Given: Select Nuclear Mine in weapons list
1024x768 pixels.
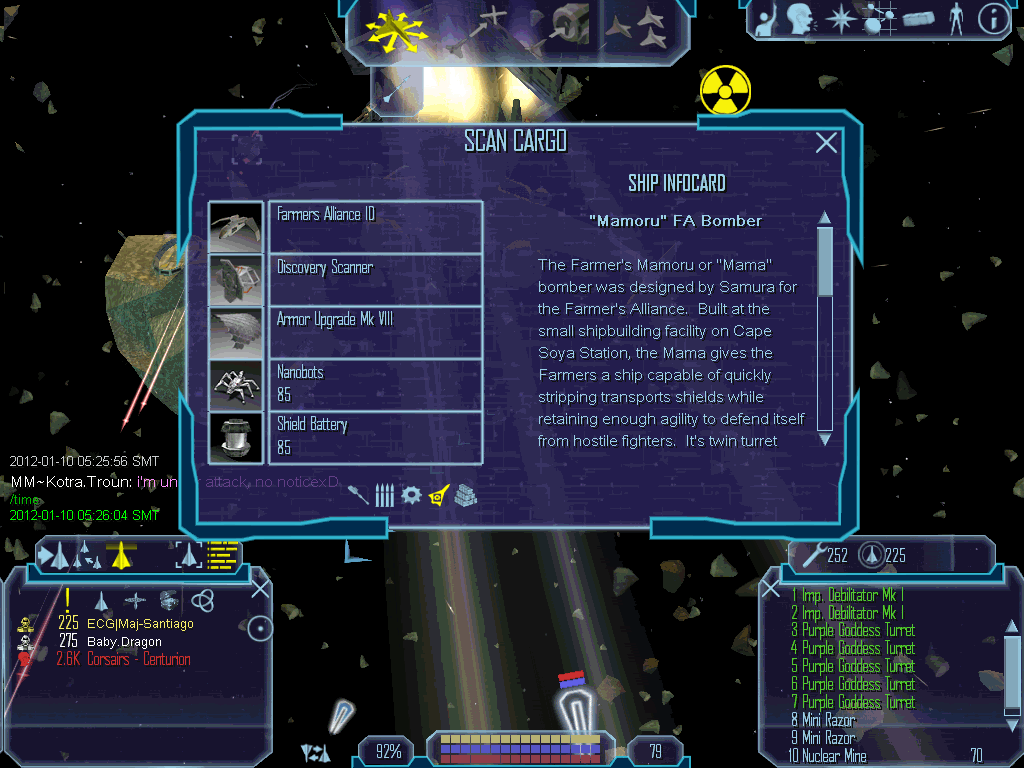Looking at the screenshot, I should (x=833, y=756).
